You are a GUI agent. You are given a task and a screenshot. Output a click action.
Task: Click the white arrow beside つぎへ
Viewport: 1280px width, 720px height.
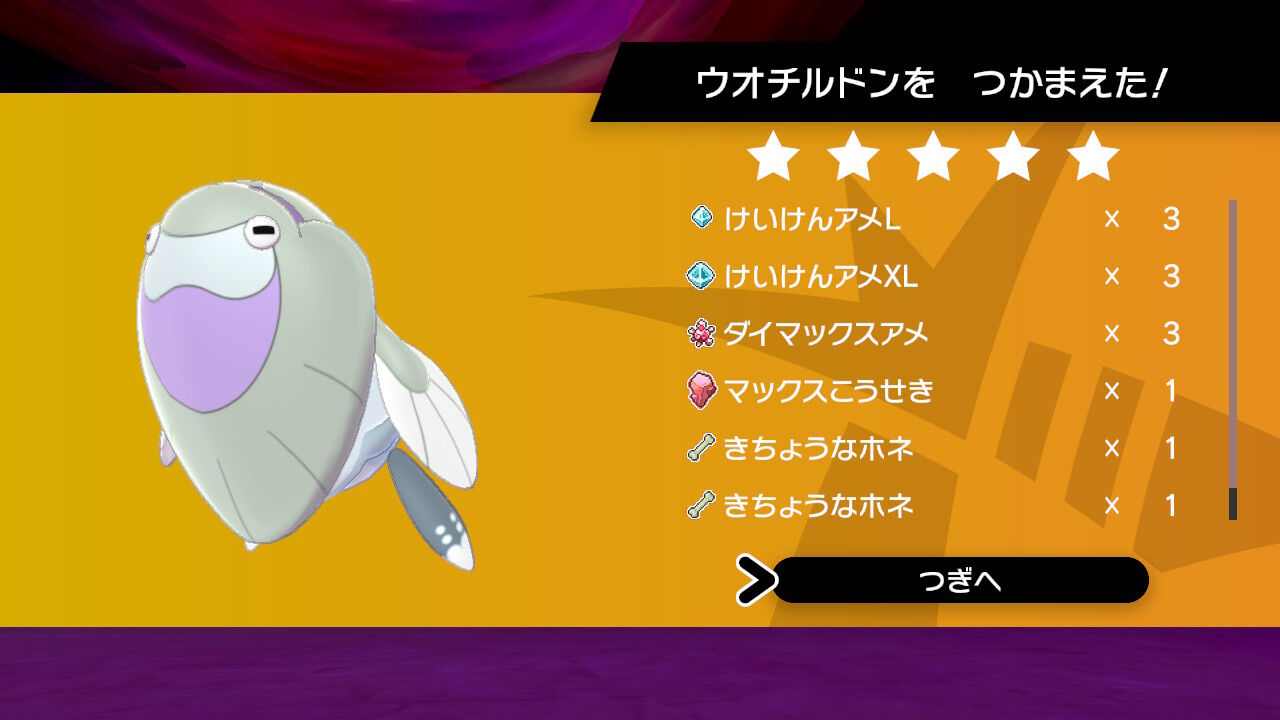pos(760,580)
